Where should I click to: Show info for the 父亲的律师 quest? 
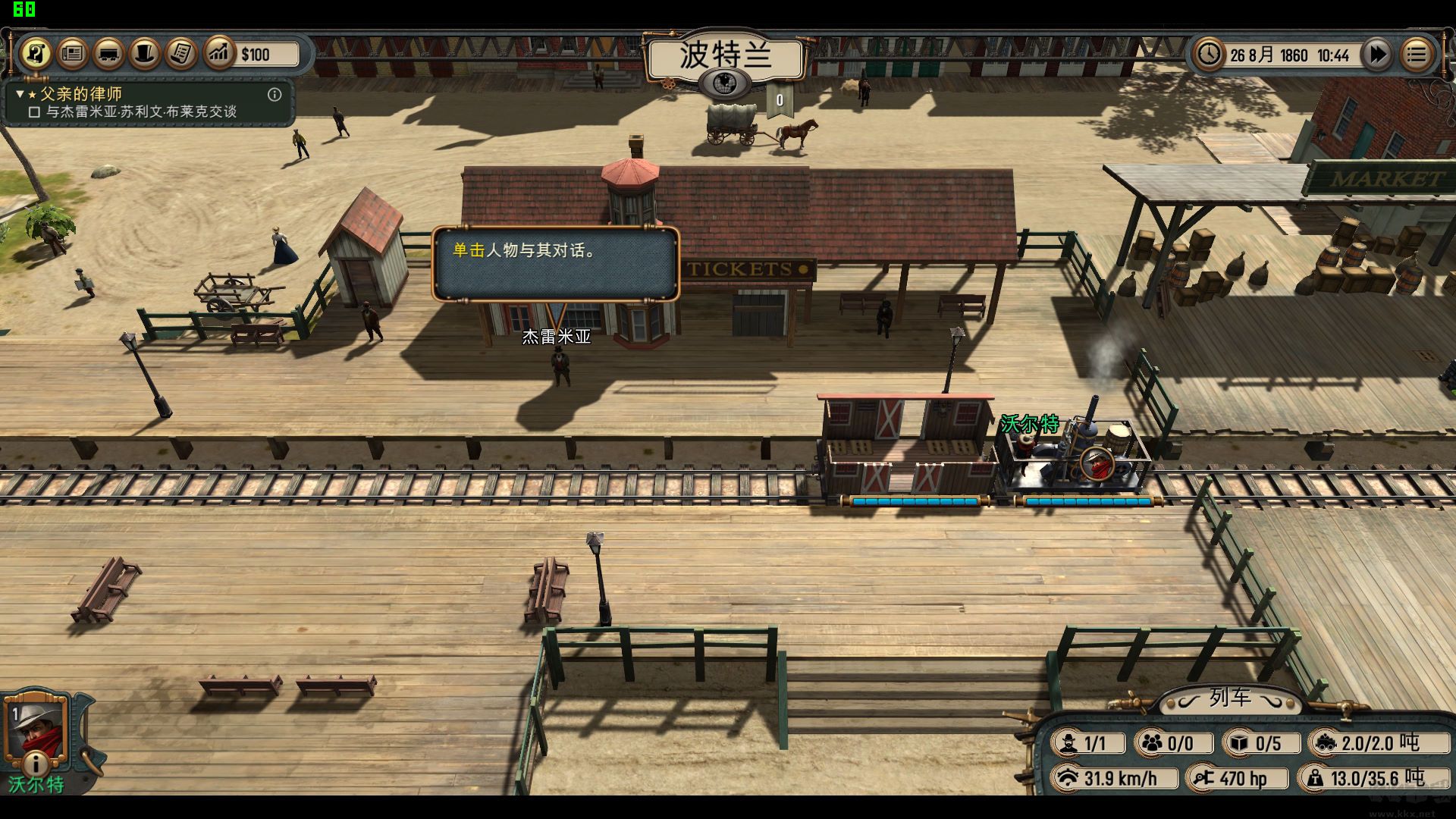pos(275,95)
